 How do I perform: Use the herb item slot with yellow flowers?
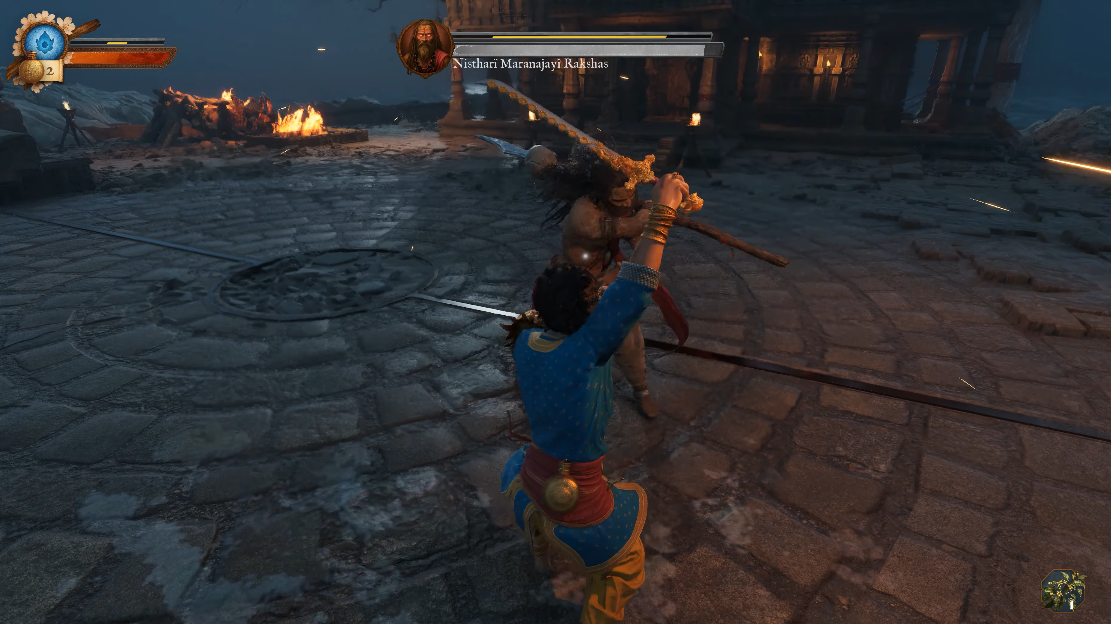pyautogui.click(x=1063, y=590)
